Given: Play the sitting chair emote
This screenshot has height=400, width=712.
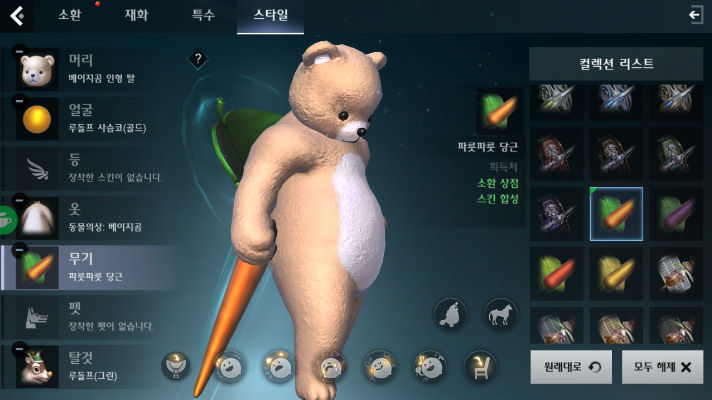Looking at the screenshot, I should coord(481,366).
